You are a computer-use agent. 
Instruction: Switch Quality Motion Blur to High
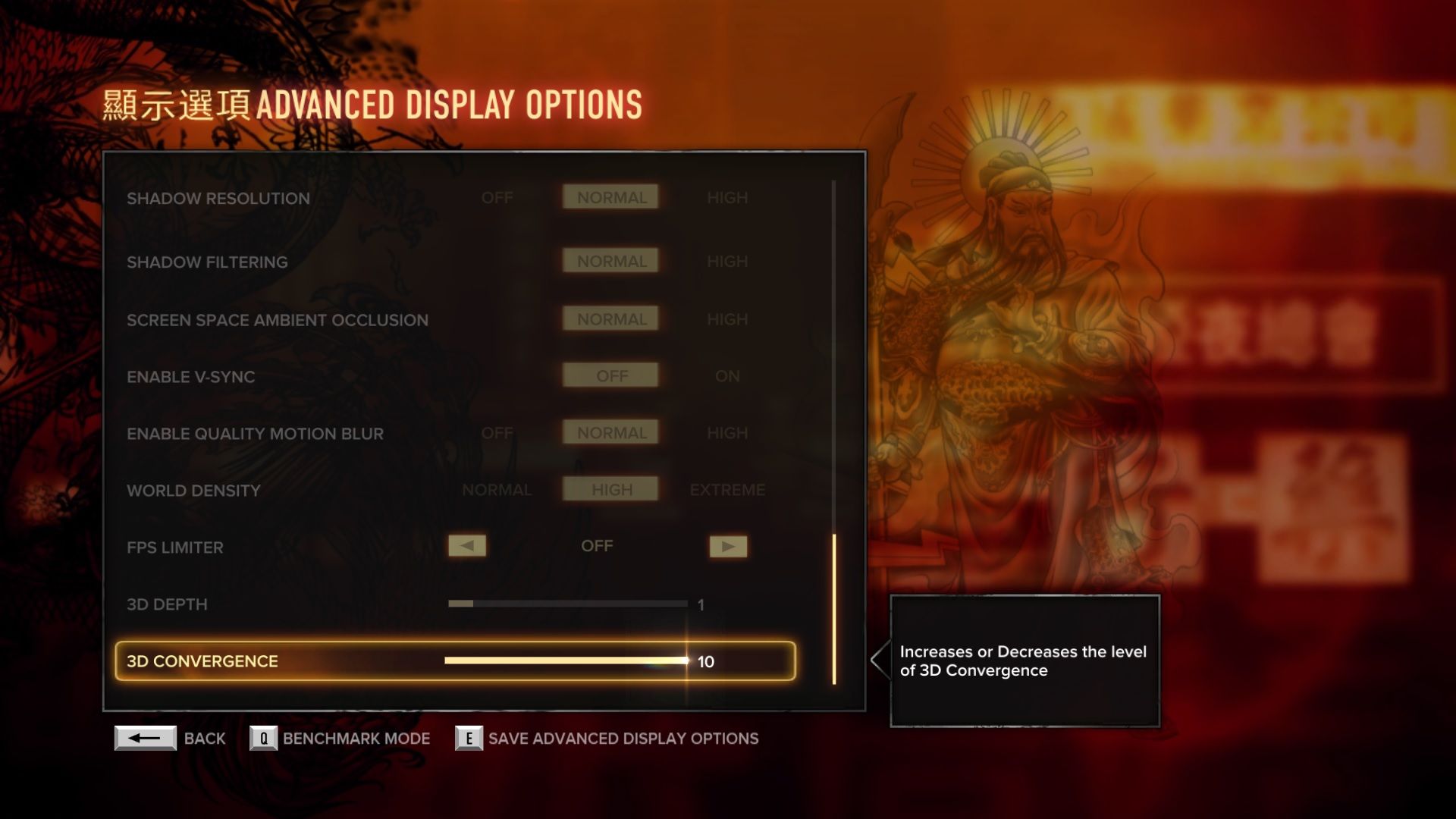tap(726, 433)
